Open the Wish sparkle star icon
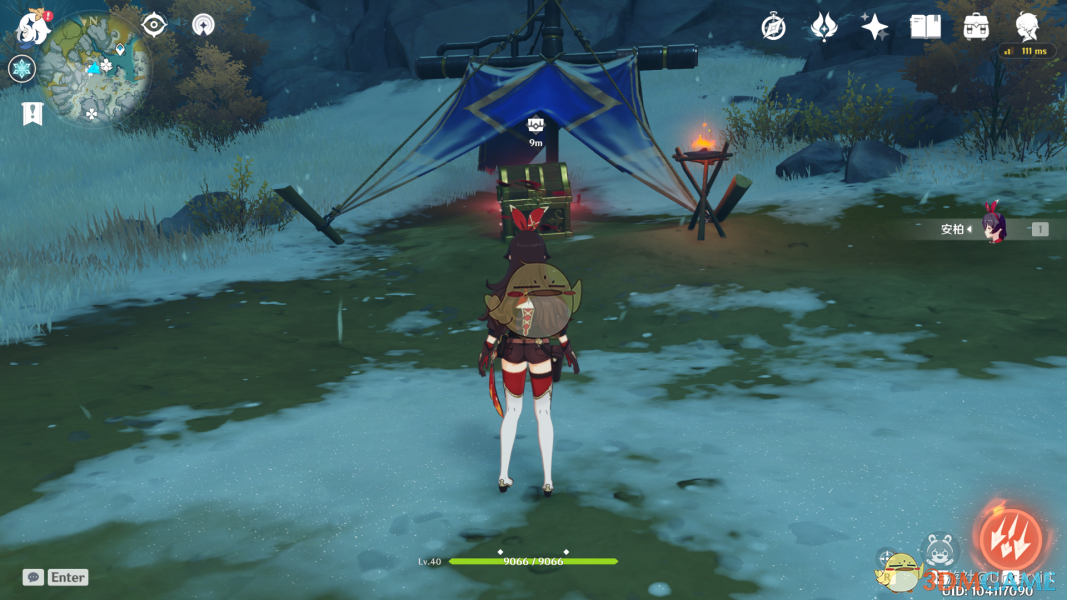This screenshot has height=600, width=1067. point(874,27)
